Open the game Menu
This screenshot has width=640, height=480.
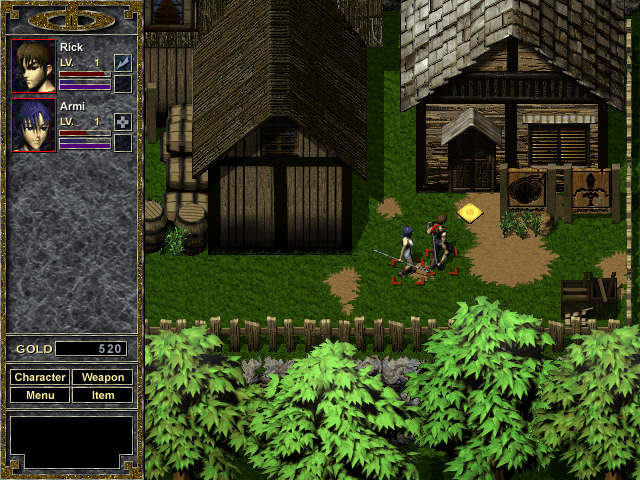click(40, 395)
